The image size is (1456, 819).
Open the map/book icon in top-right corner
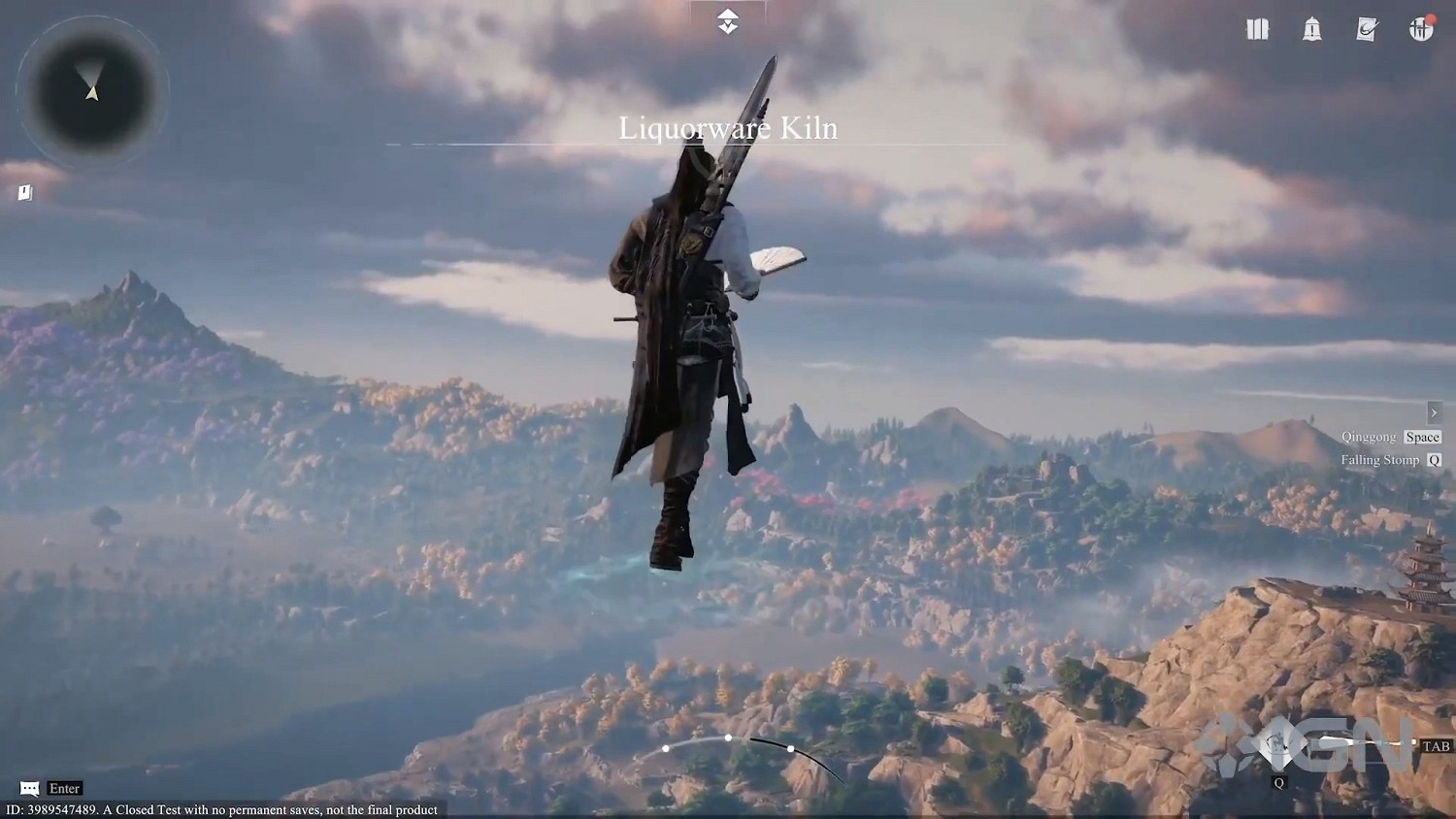[x=1256, y=30]
